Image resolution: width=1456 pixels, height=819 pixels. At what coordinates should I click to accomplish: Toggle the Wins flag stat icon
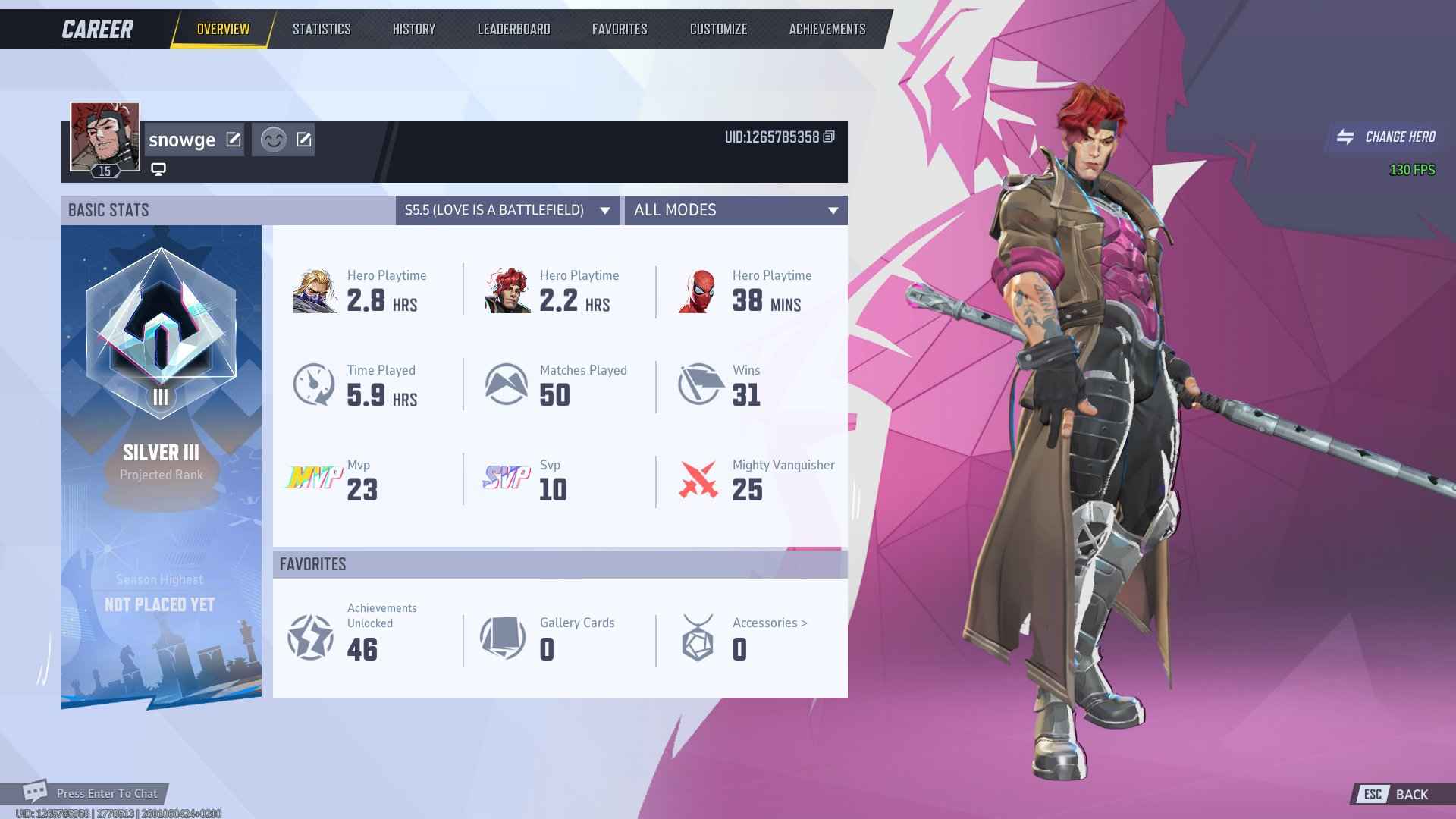tap(699, 384)
